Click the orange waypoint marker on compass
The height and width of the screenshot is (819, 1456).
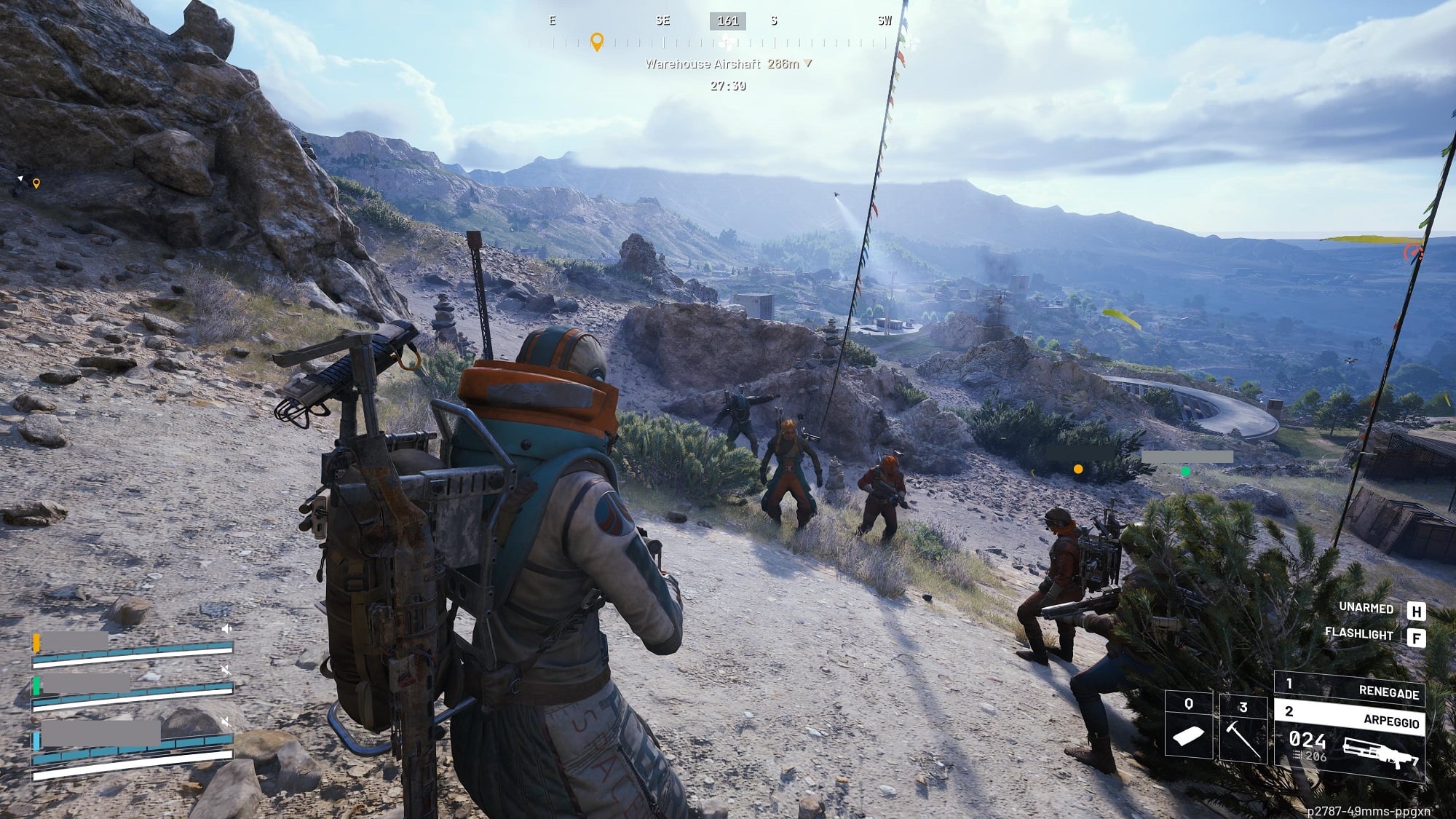click(x=597, y=41)
